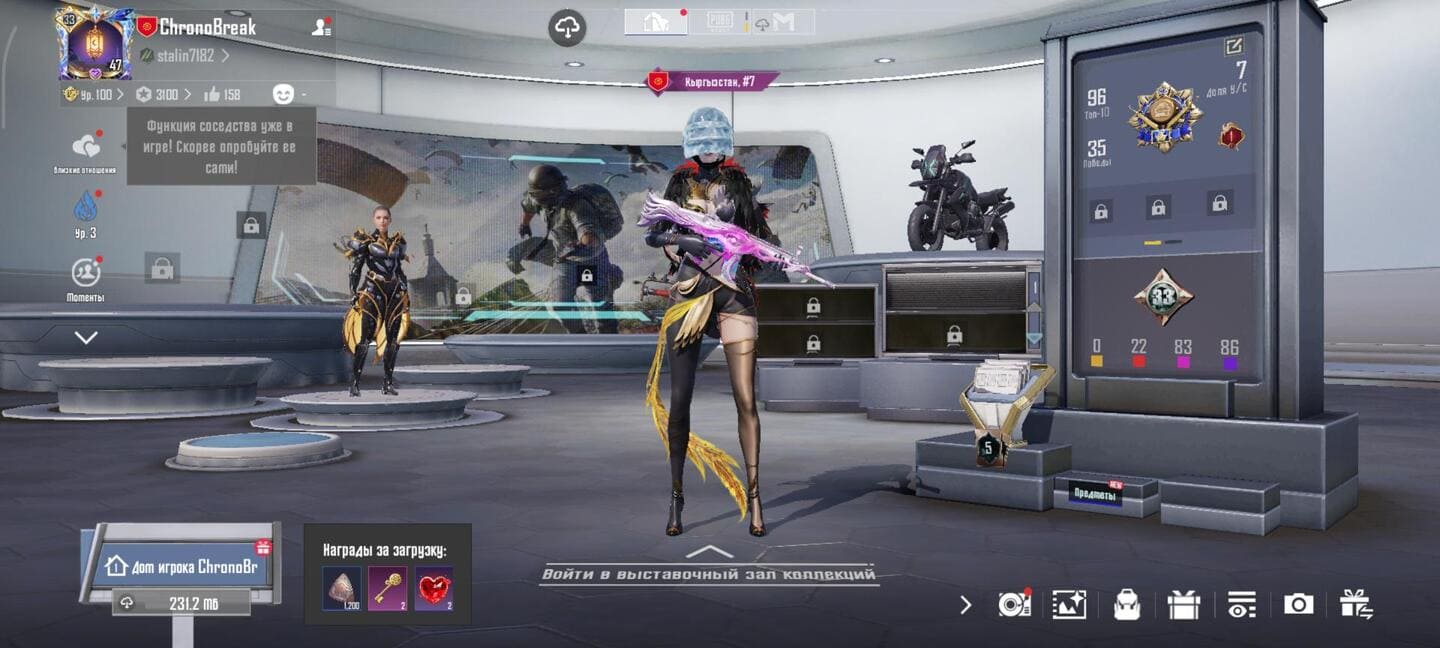Open the 3100 popularity points
Image resolution: width=1440 pixels, height=648 pixels.
(x=163, y=94)
